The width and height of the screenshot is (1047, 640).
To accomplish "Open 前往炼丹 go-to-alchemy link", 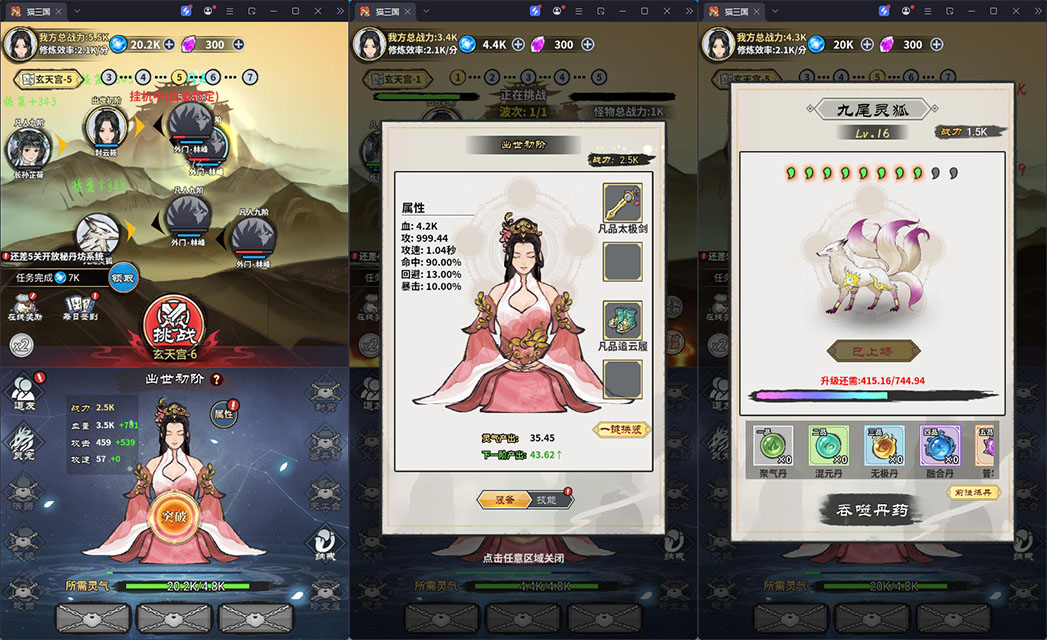I will pos(973,491).
